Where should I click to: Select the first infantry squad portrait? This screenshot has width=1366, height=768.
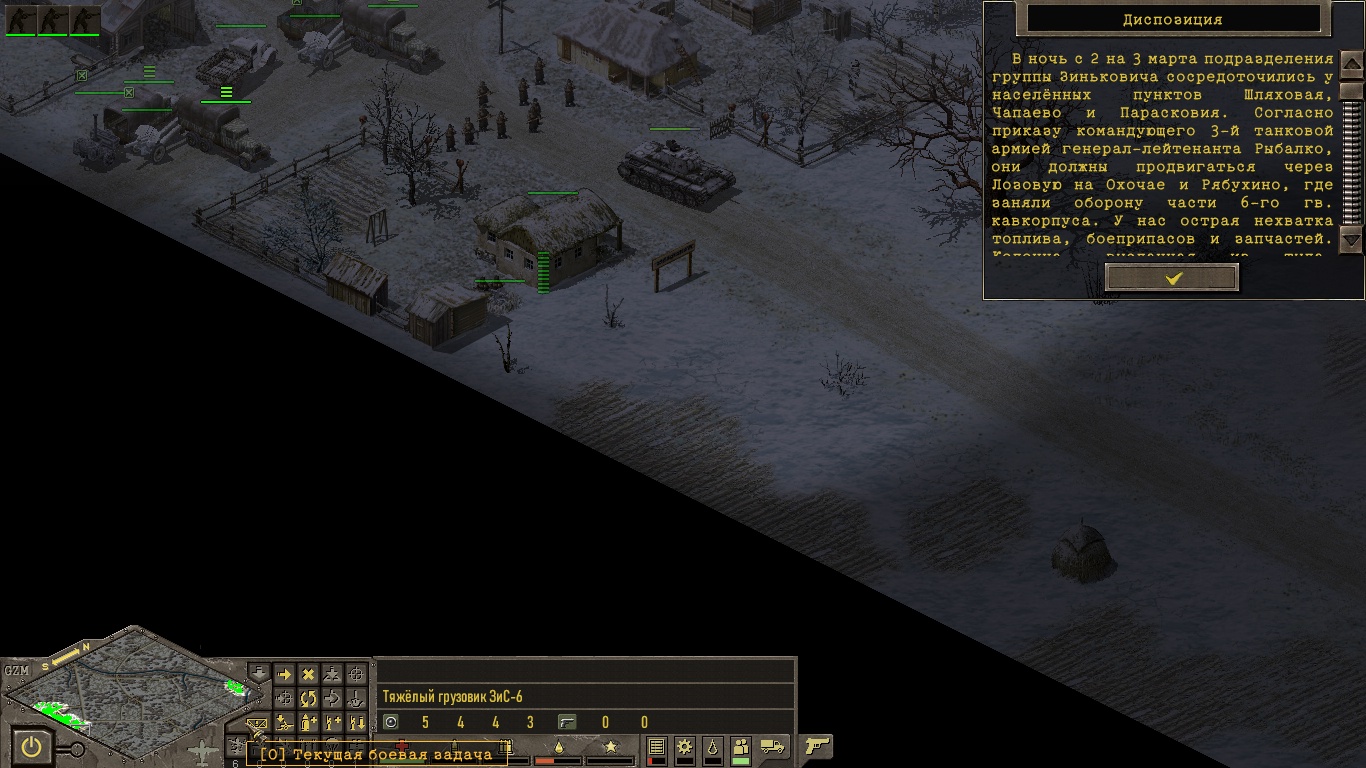click(x=21, y=20)
